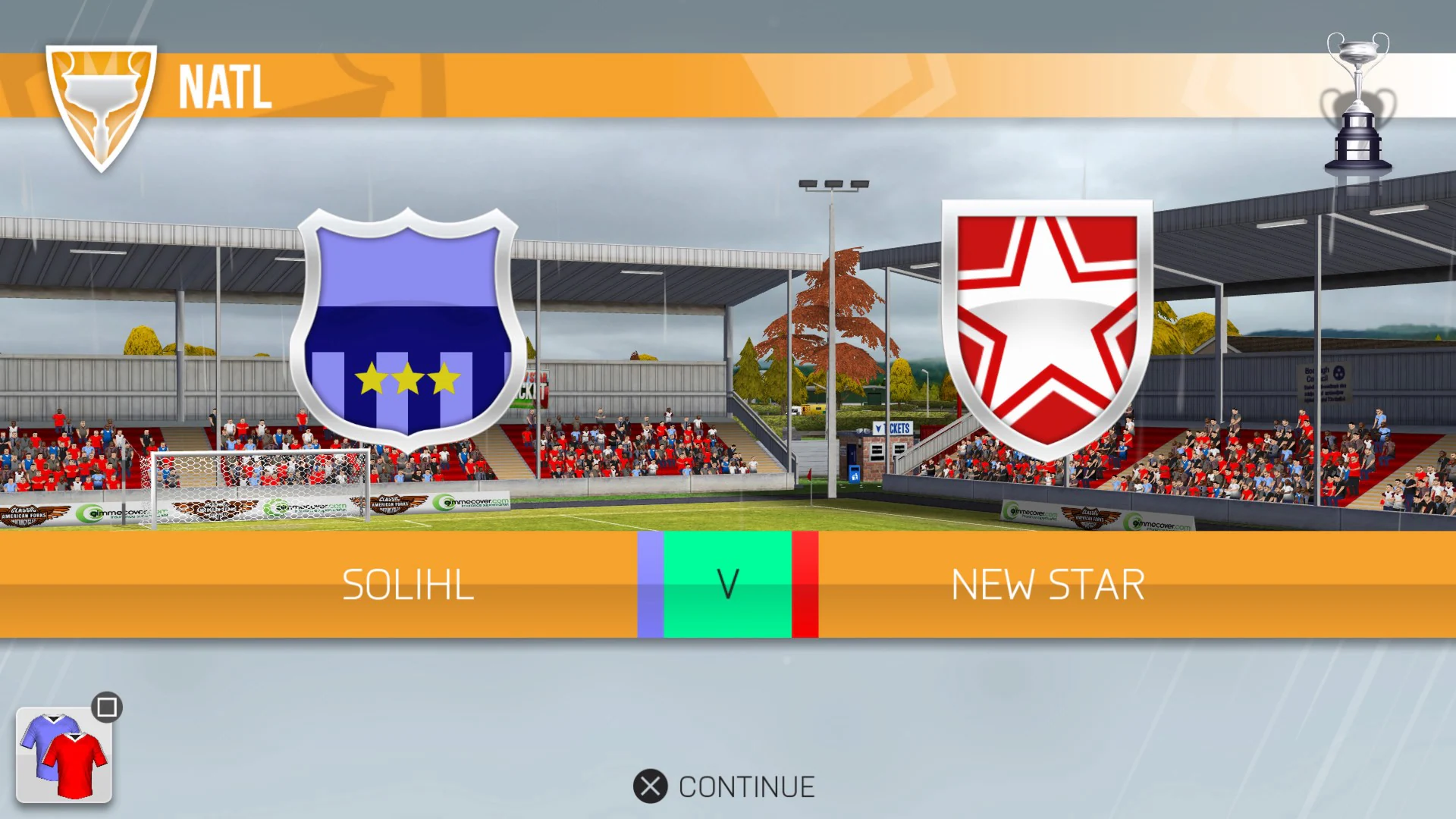Continue to the match
Image resolution: width=1456 pixels, height=819 pixels.
[x=724, y=786]
